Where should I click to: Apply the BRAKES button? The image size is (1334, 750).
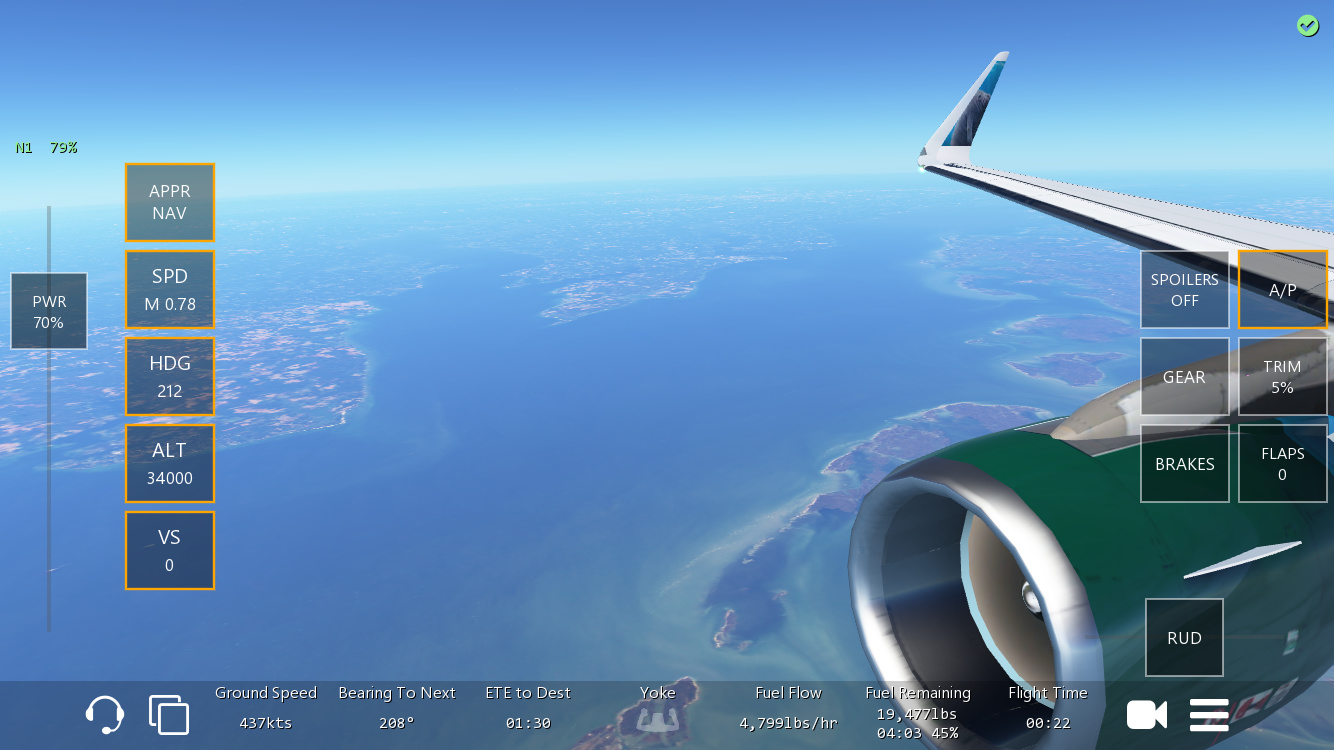pyautogui.click(x=1185, y=463)
